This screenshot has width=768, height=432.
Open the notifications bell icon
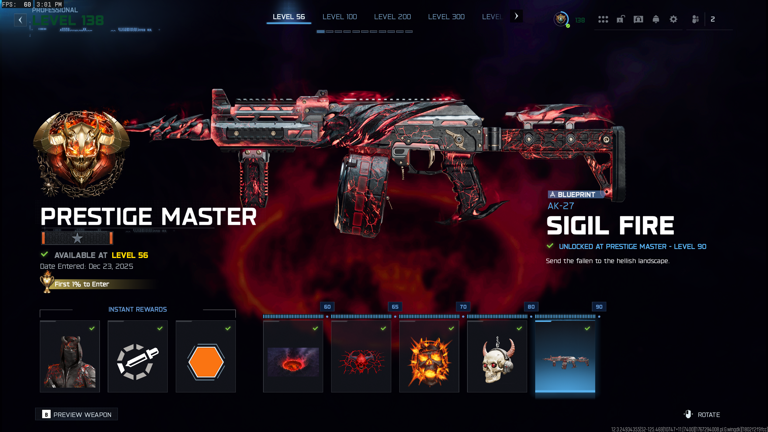click(656, 19)
